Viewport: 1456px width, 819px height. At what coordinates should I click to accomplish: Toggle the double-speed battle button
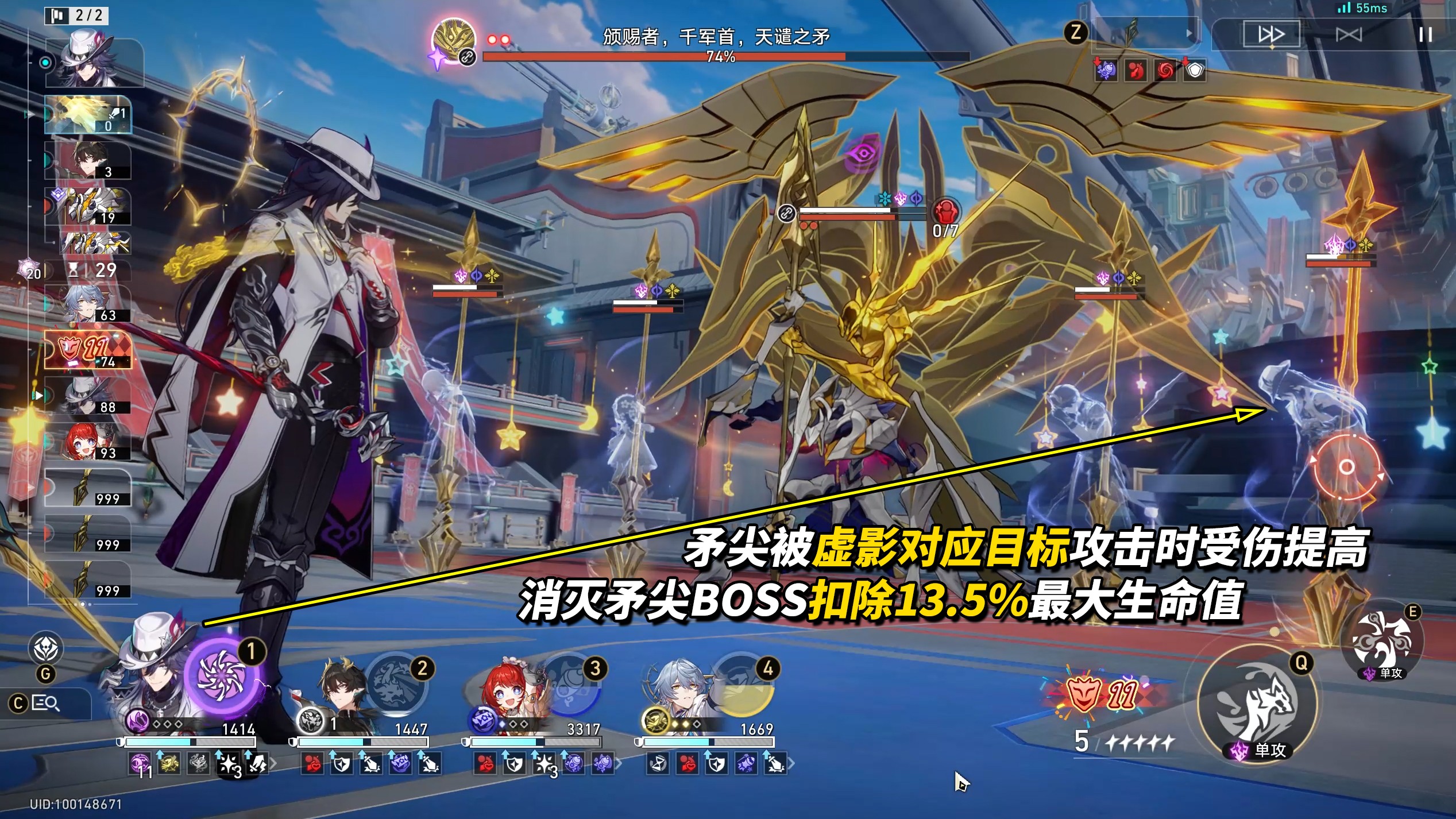1271,34
